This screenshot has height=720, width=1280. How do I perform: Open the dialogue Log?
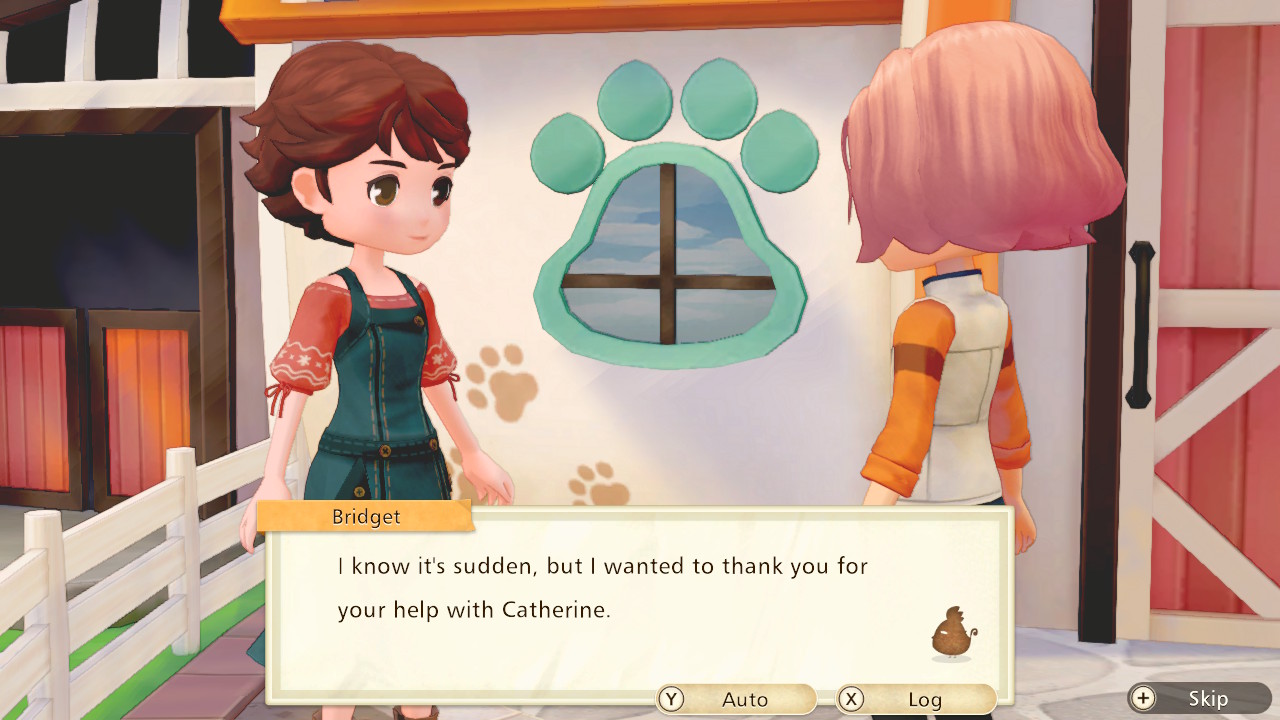tap(916, 699)
